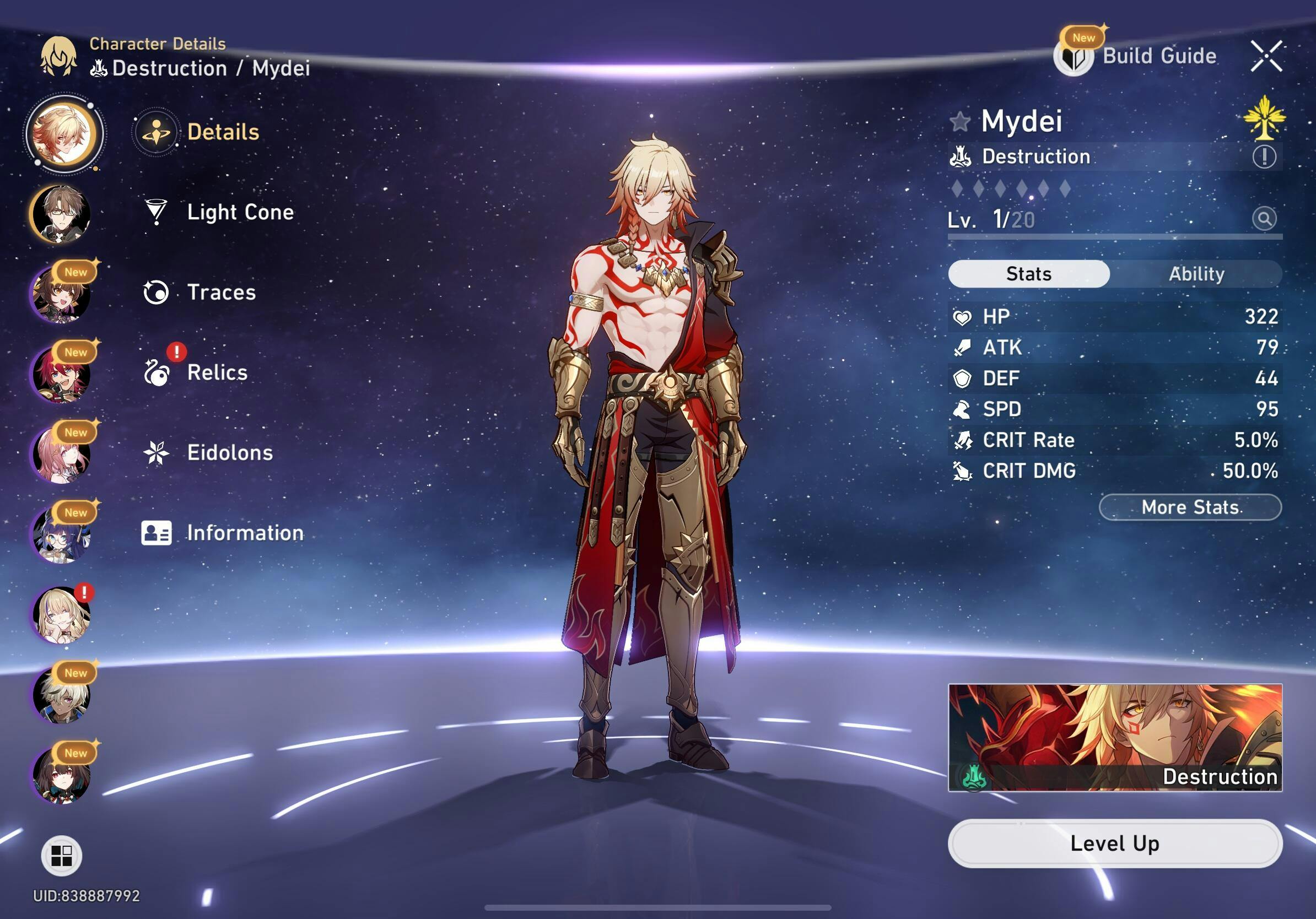Click the More Stats button
The height and width of the screenshot is (919, 1316).
tap(1189, 507)
